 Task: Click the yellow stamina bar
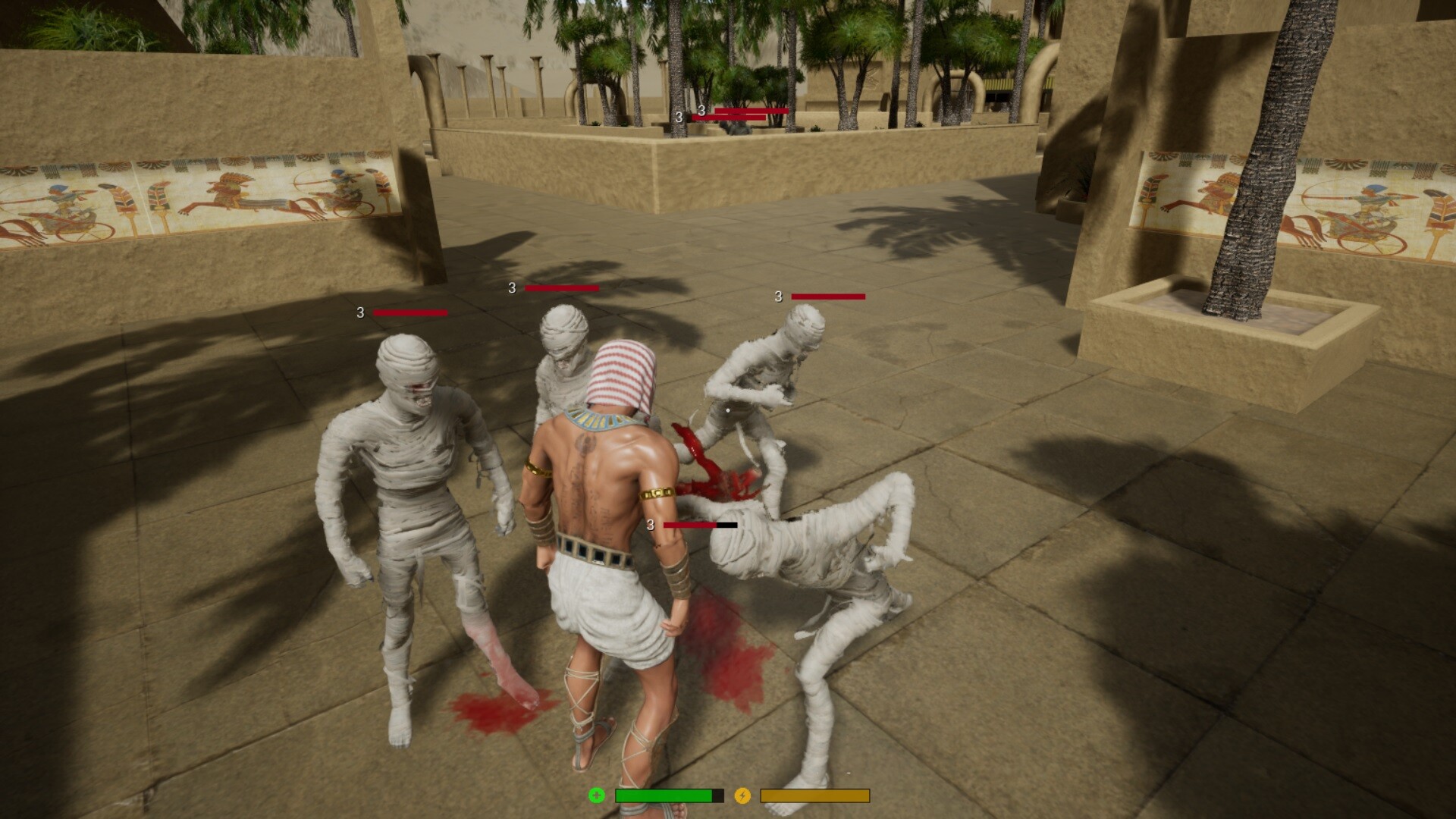(815, 797)
